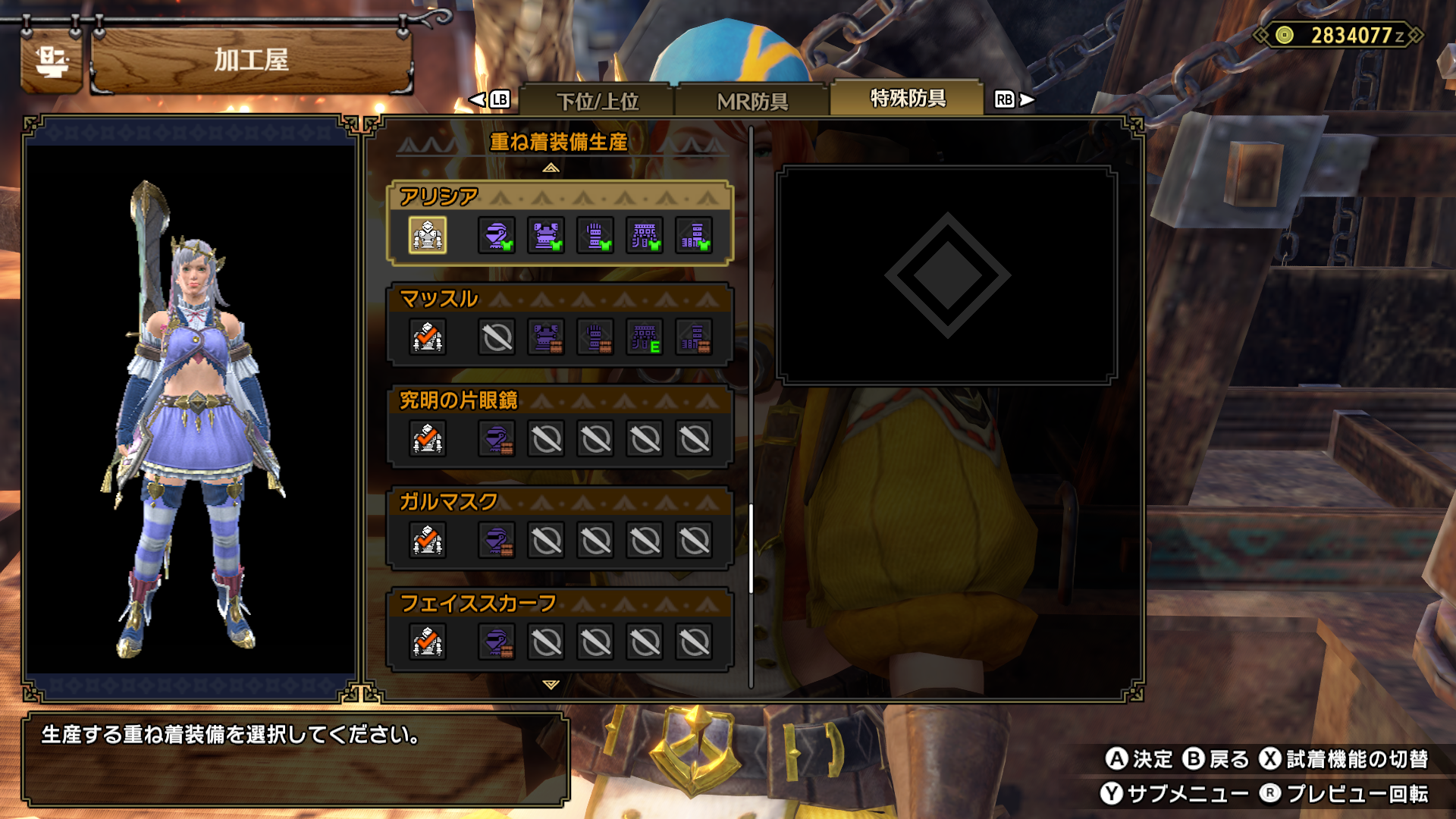Screen dimensions: 1456x819
Task: Select the ガルマスク full set icon
Action: [428, 540]
